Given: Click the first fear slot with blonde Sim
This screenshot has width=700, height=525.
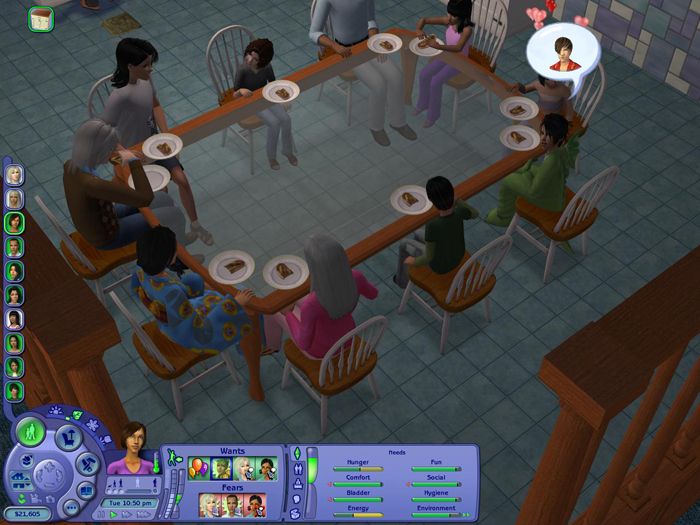Looking at the screenshot, I should [x=210, y=505].
